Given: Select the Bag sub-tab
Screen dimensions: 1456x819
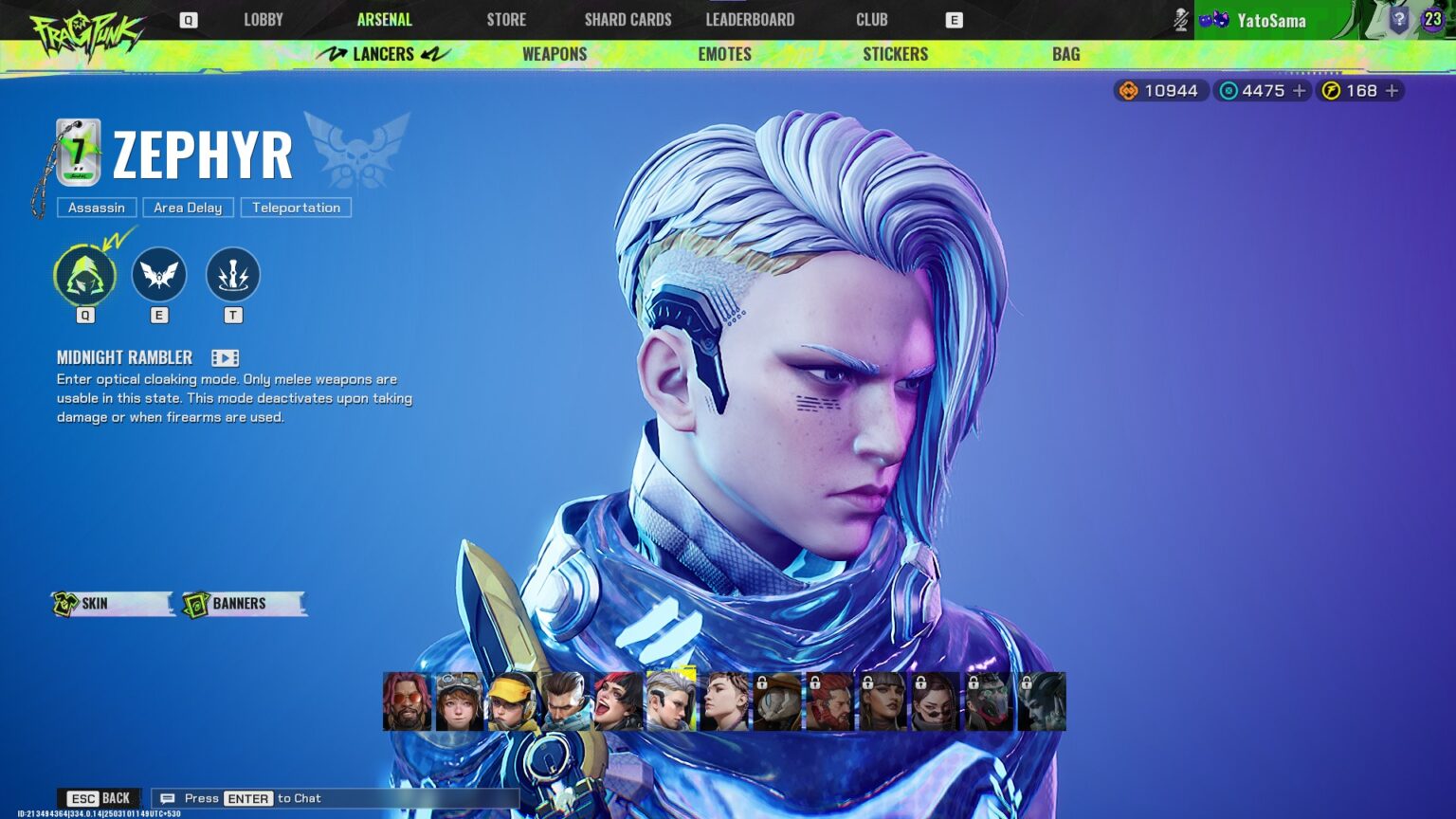Looking at the screenshot, I should pyautogui.click(x=1065, y=54).
